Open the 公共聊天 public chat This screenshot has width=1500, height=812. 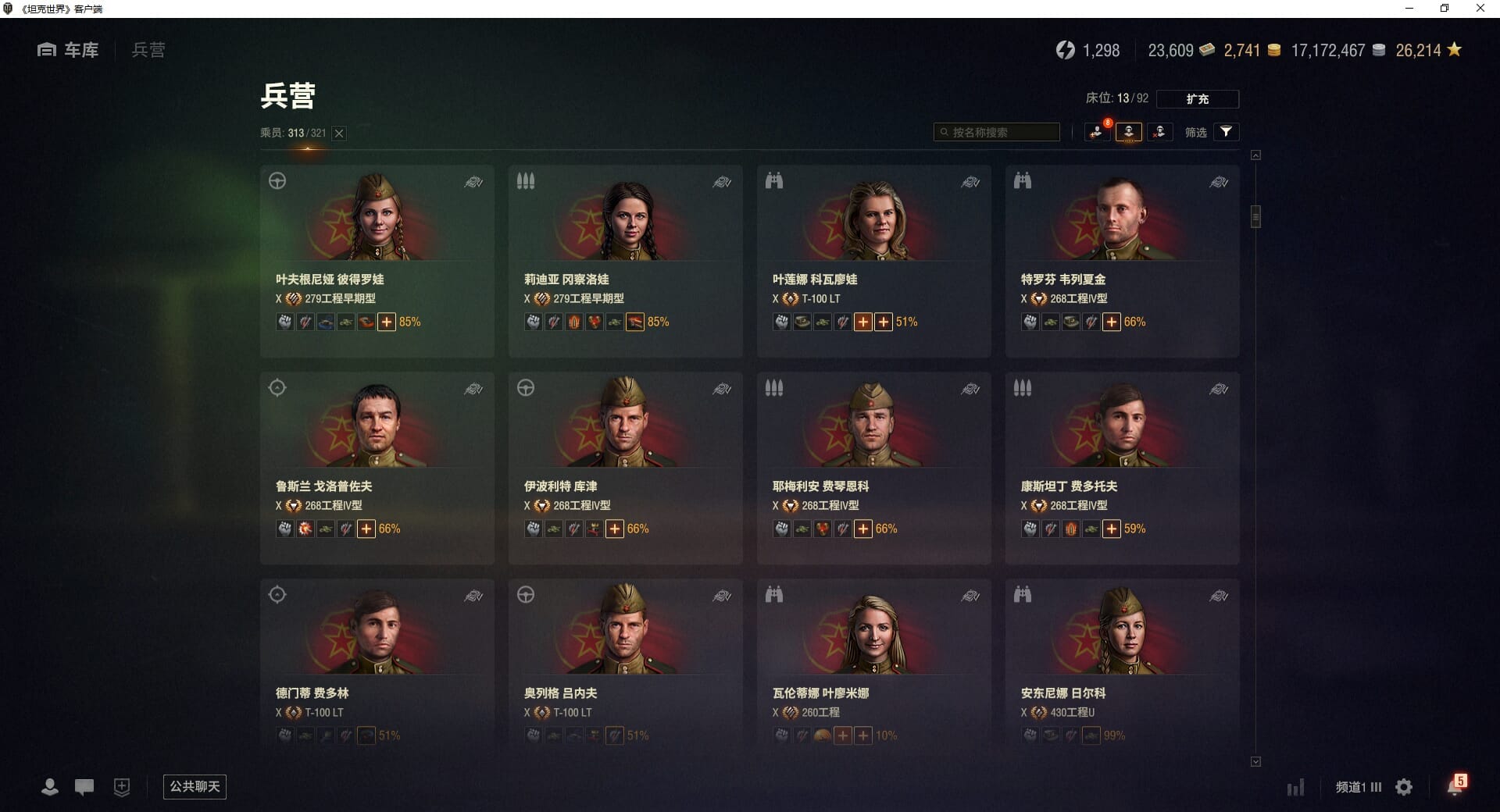pyautogui.click(x=195, y=786)
